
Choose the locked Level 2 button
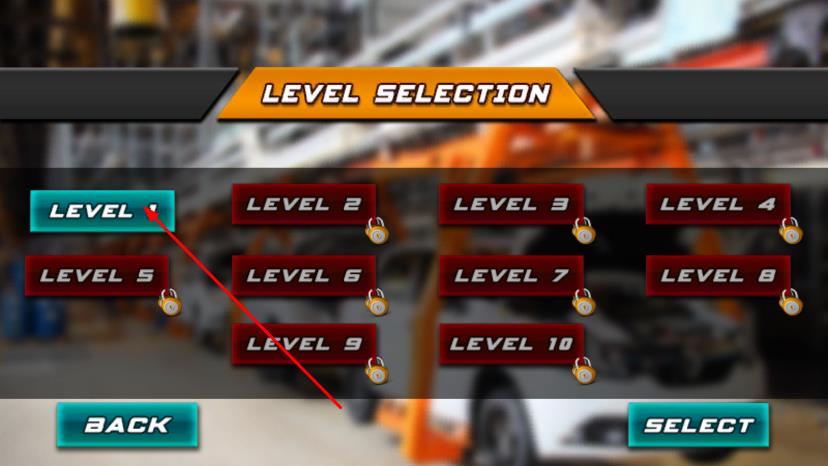point(304,205)
